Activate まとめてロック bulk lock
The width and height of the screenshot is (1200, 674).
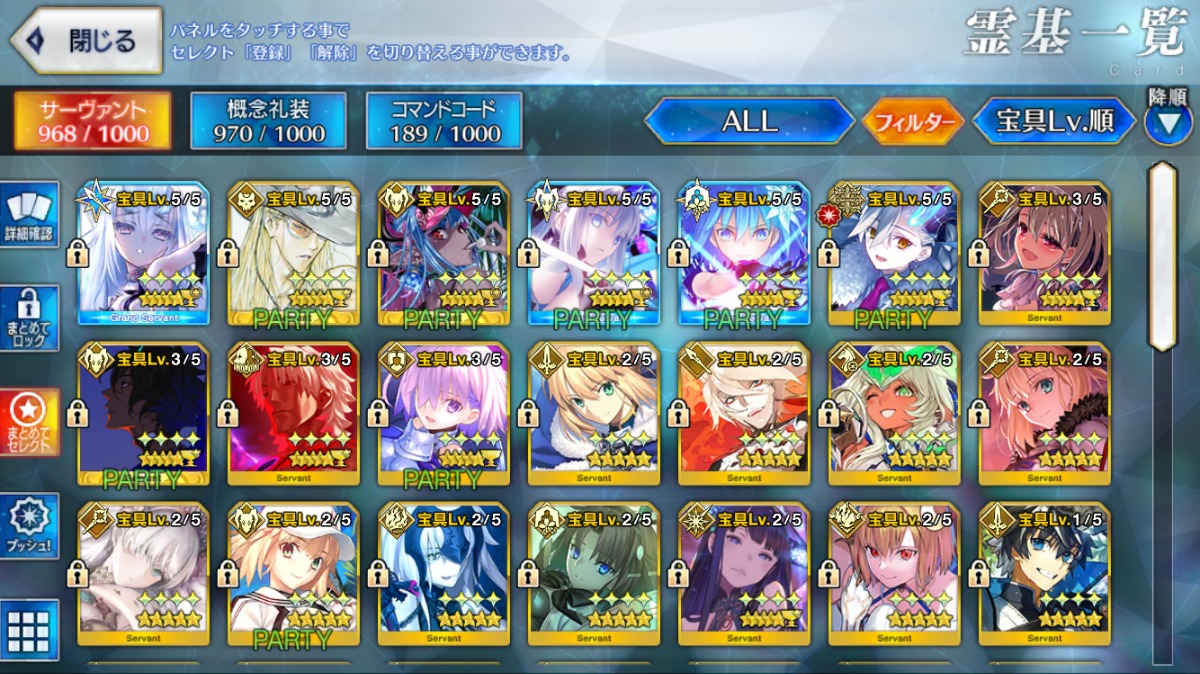29,318
